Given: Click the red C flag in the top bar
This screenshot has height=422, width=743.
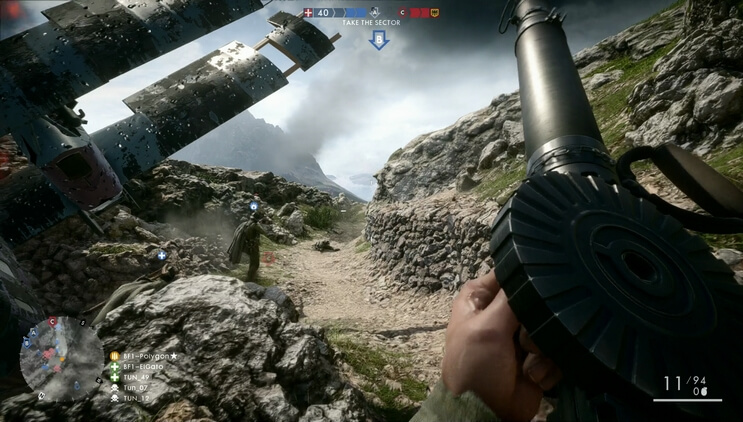Looking at the screenshot, I should (x=402, y=13).
